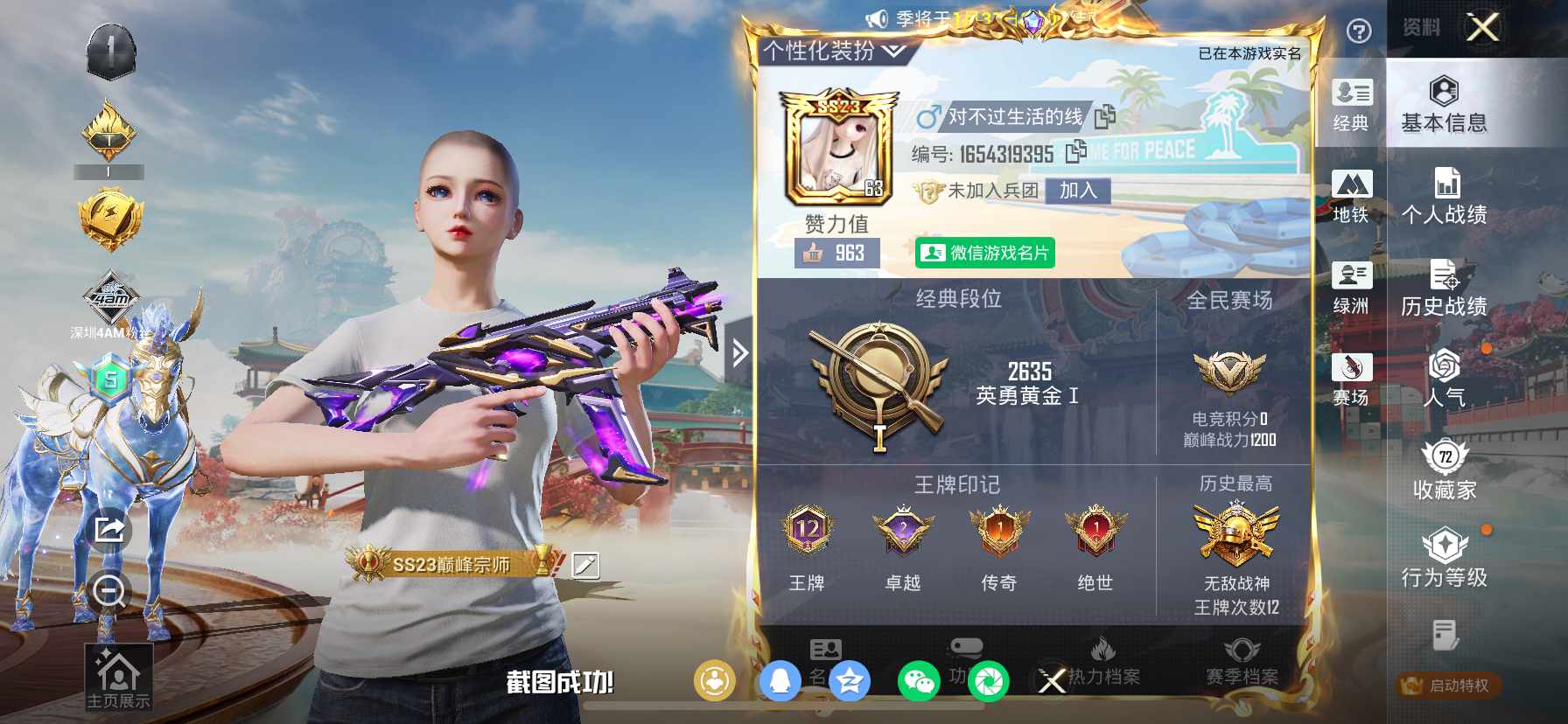Switch to 个人战绩 personal stats

pos(1444,197)
